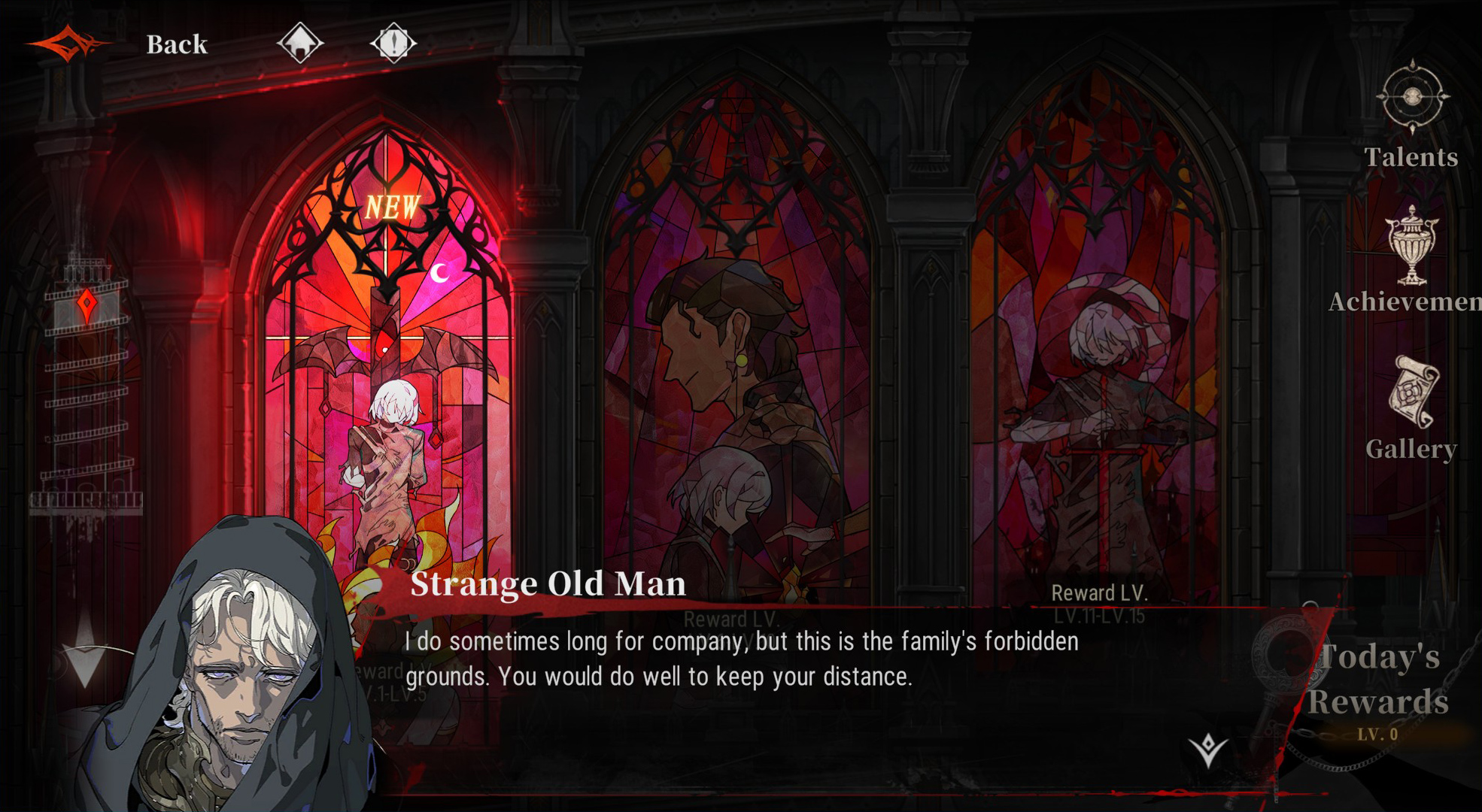This screenshot has height=812, width=1482.
Task: Go back using the Back button
Action: 176,45
